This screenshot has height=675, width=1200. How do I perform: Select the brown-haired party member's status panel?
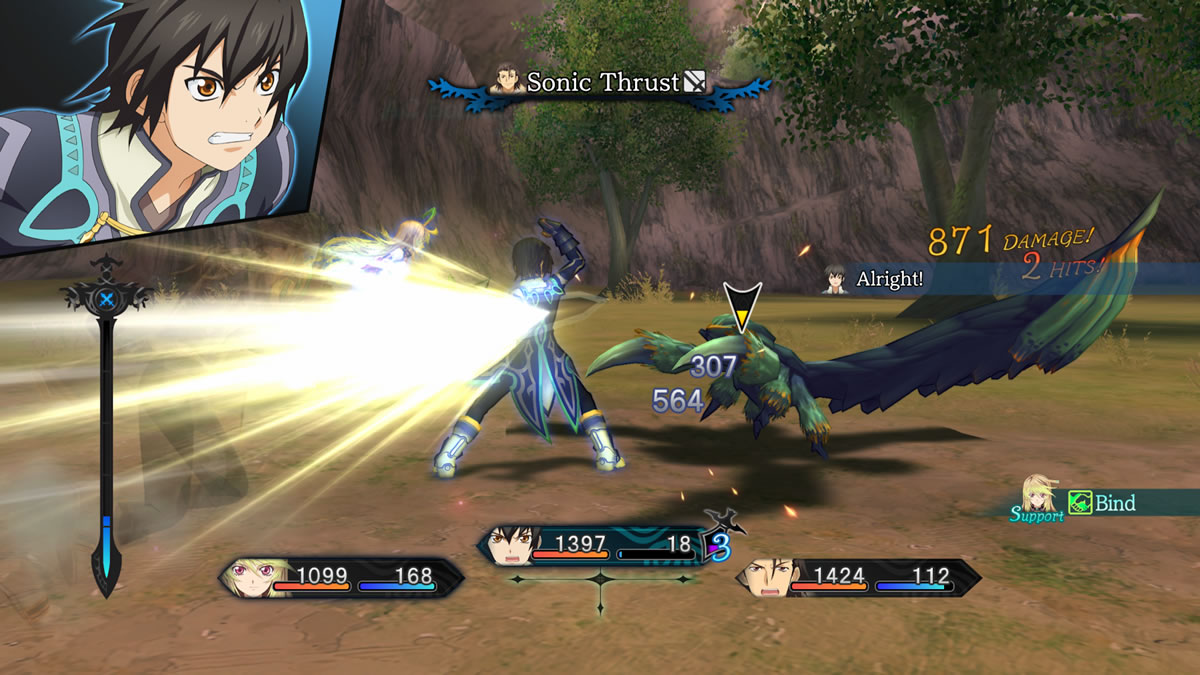point(858,577)
